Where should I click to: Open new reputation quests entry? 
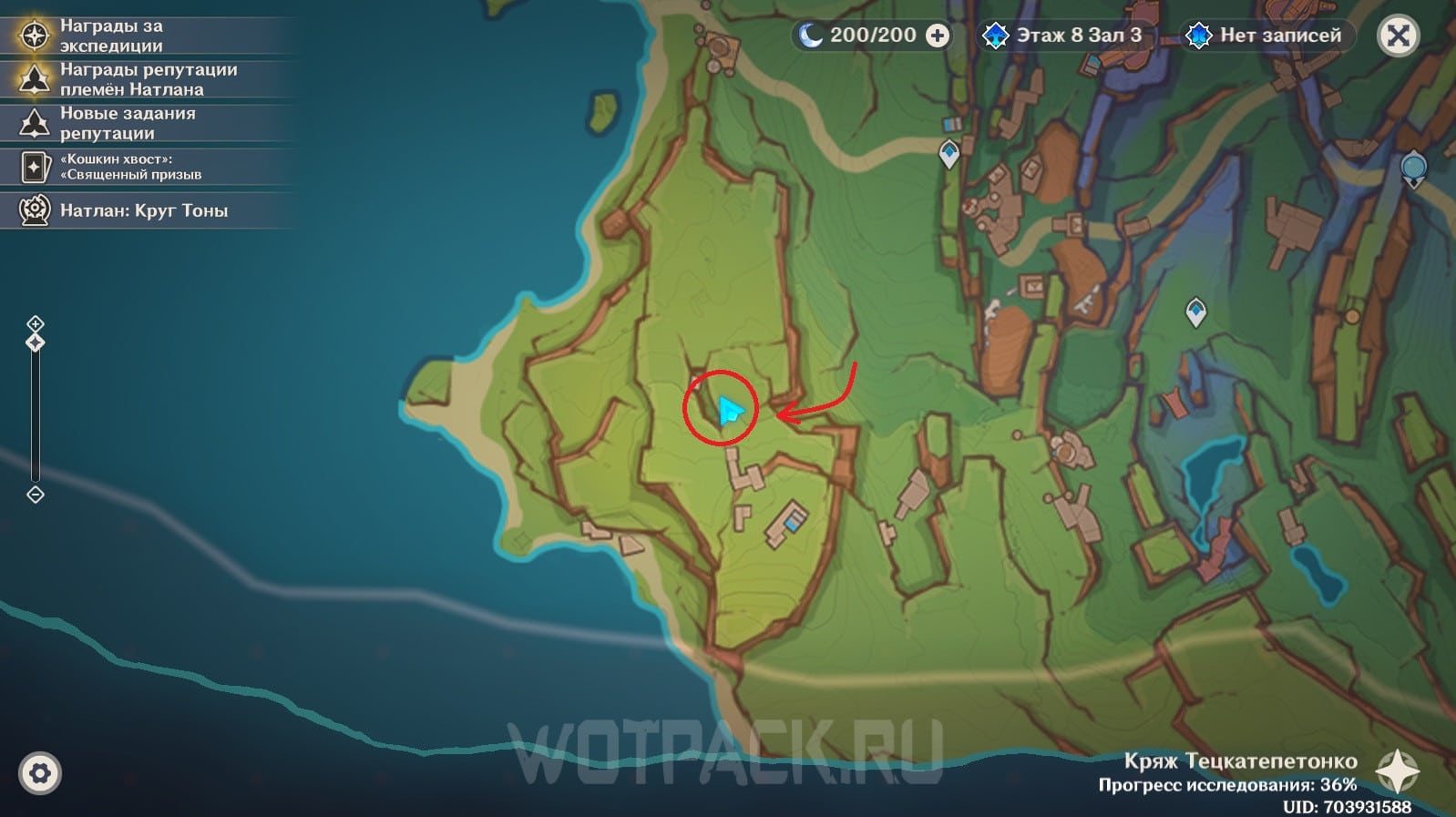(128, 123)
